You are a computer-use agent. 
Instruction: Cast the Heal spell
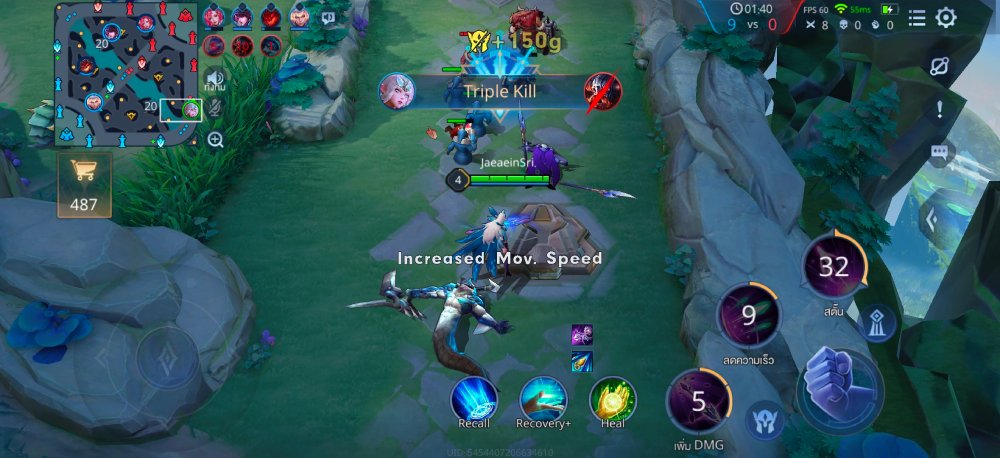[x=612, y=399]
